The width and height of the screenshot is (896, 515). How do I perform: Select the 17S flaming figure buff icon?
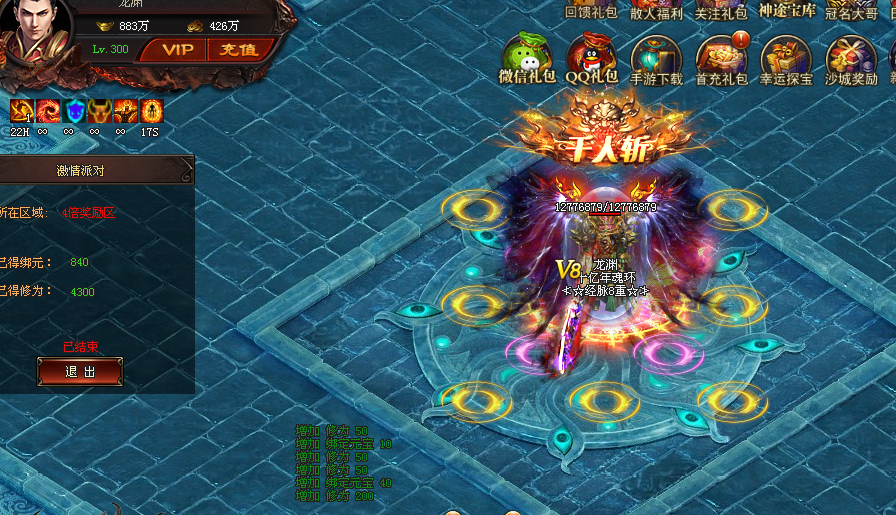[150, 111]
